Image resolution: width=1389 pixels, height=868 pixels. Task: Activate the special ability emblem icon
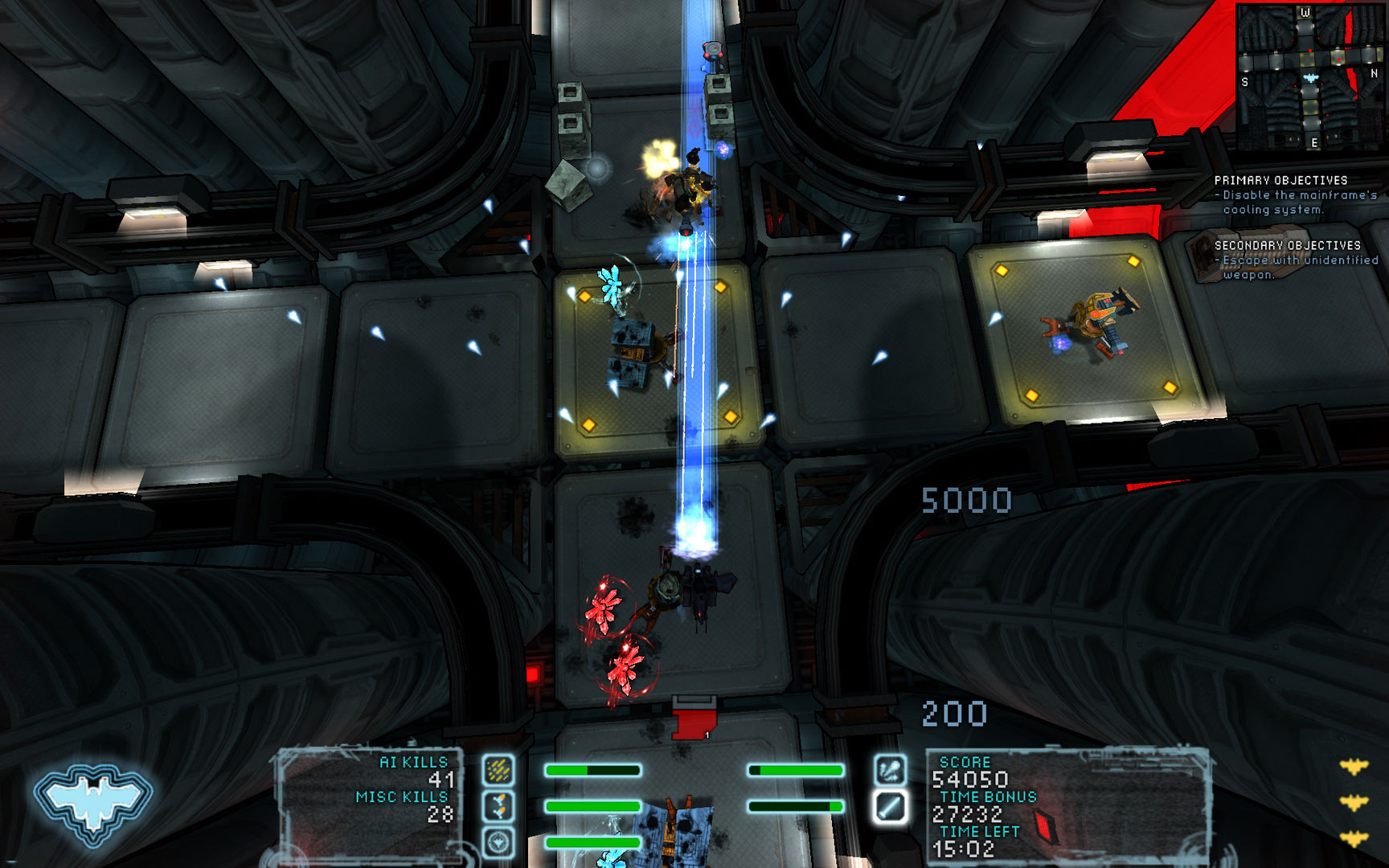coord(499,842)
